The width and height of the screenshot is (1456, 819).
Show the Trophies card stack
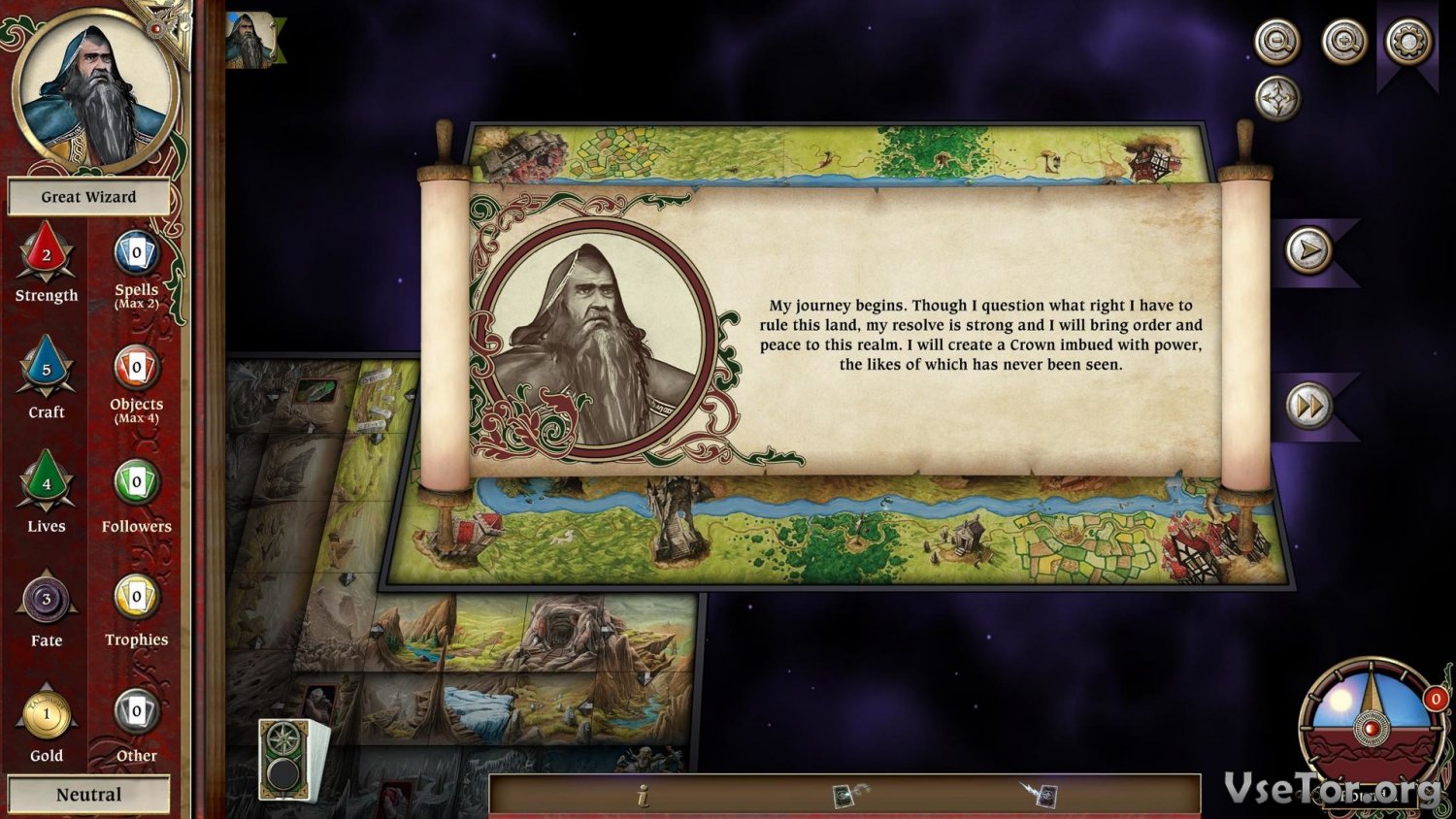click(x=136, y=597)
